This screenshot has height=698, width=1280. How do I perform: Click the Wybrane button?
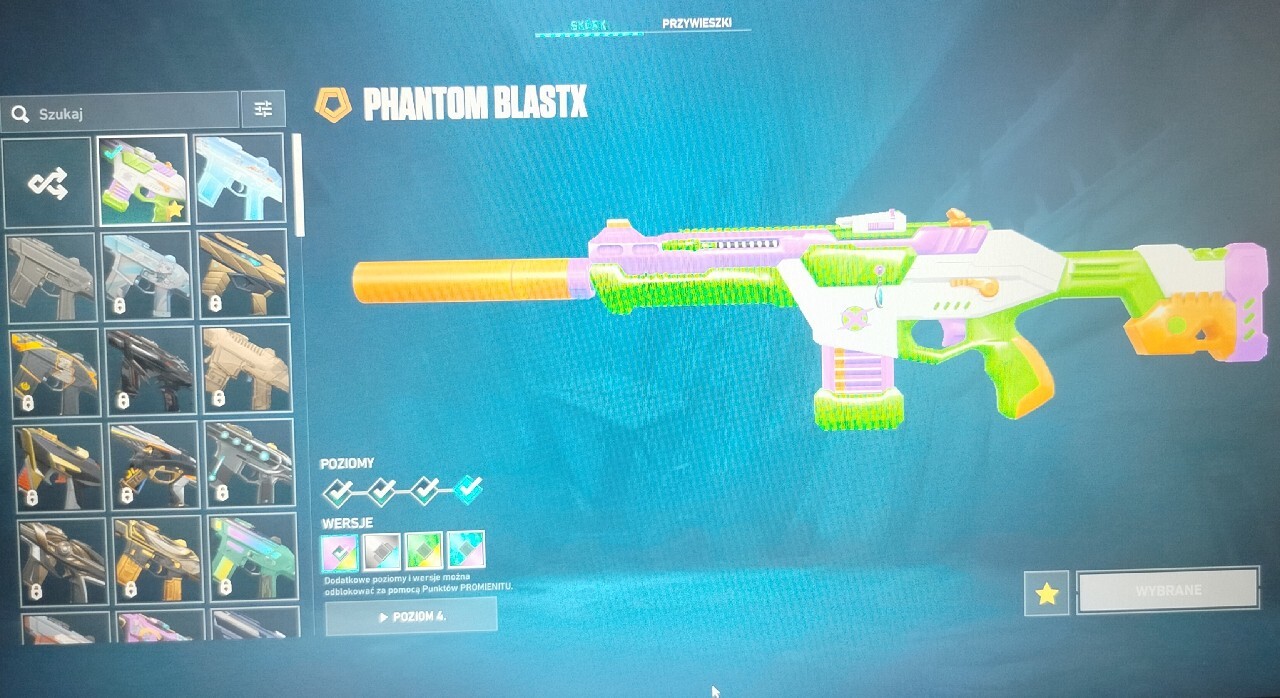(x=1167, y=590)
